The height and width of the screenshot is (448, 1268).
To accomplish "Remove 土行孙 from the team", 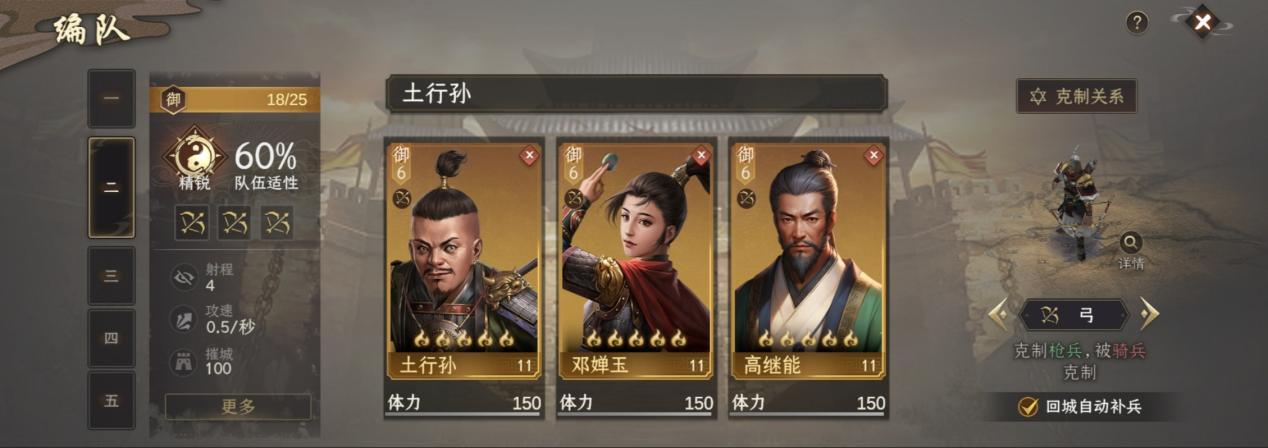I will [529, 155].
